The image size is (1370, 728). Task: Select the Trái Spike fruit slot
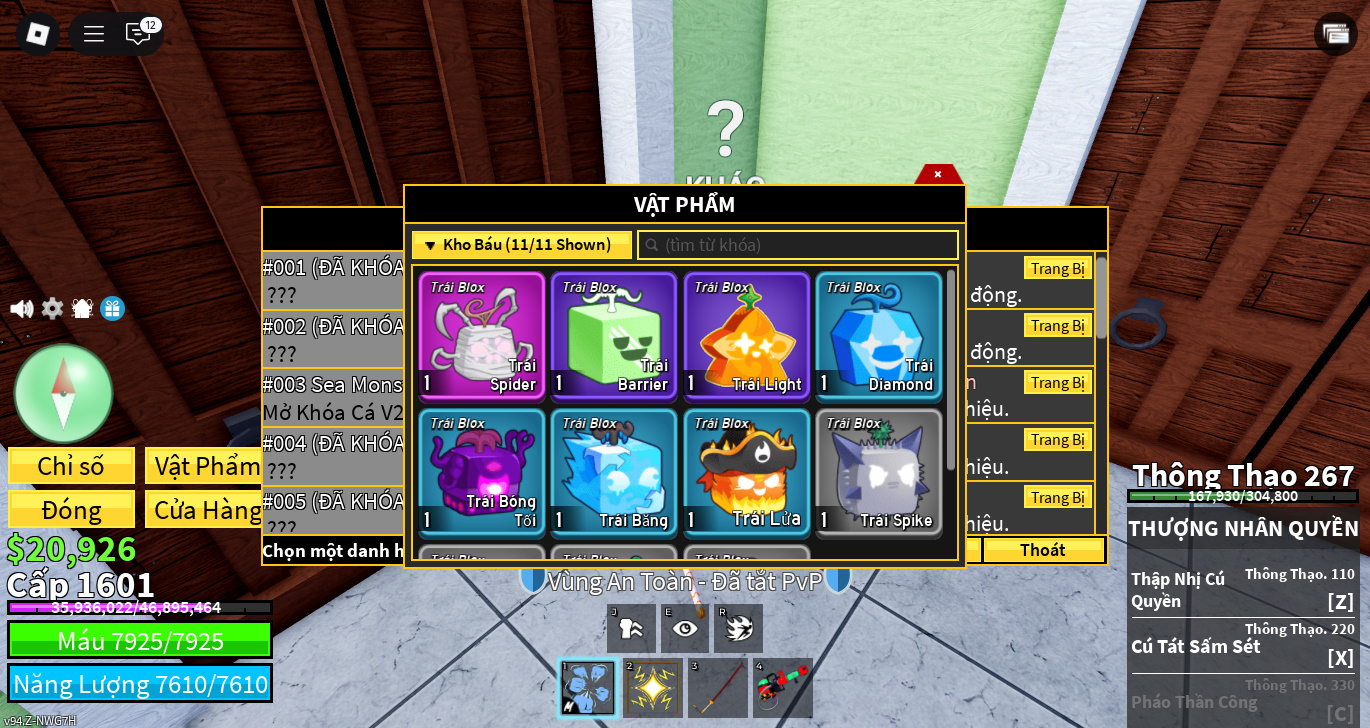coord(878,472)
